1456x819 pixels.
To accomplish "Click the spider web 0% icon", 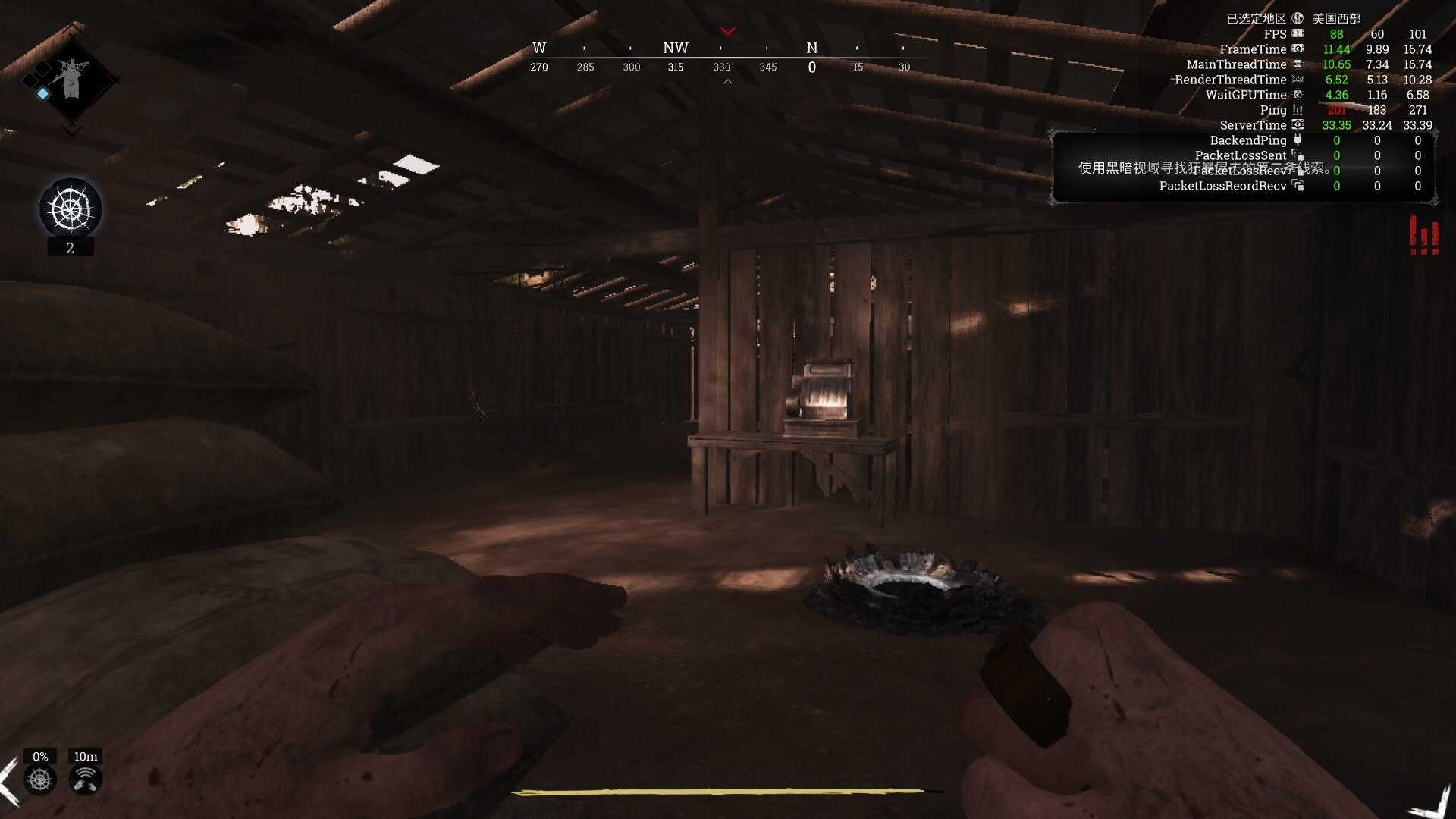I will click(40, 779).
